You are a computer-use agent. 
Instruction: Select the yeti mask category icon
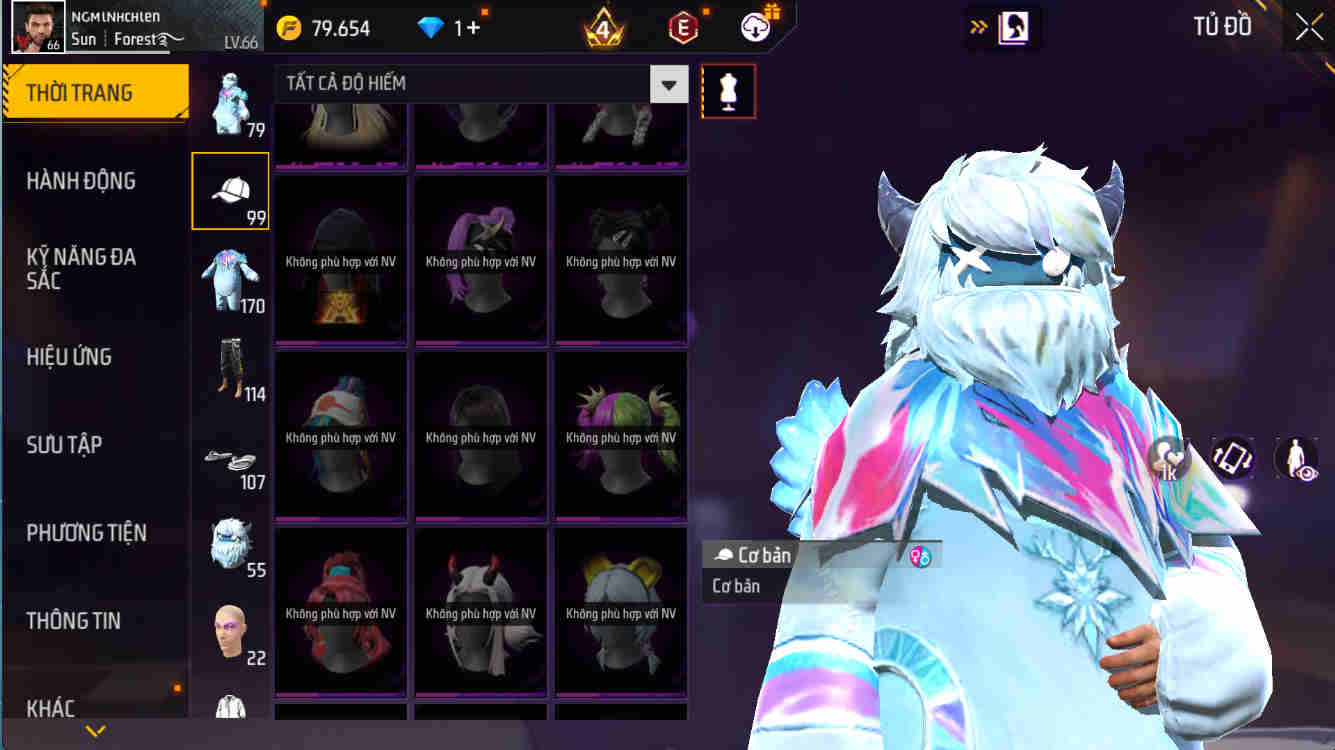pyautogui.click(x=230, y=541)
